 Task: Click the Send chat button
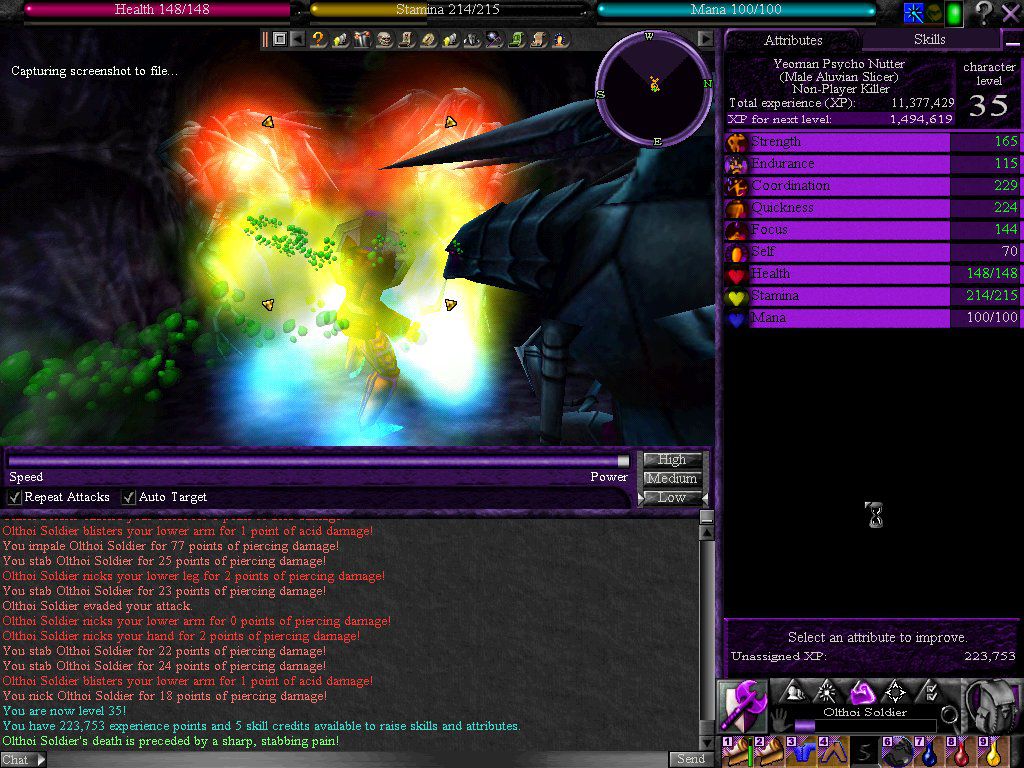click(x=691, y=759)
